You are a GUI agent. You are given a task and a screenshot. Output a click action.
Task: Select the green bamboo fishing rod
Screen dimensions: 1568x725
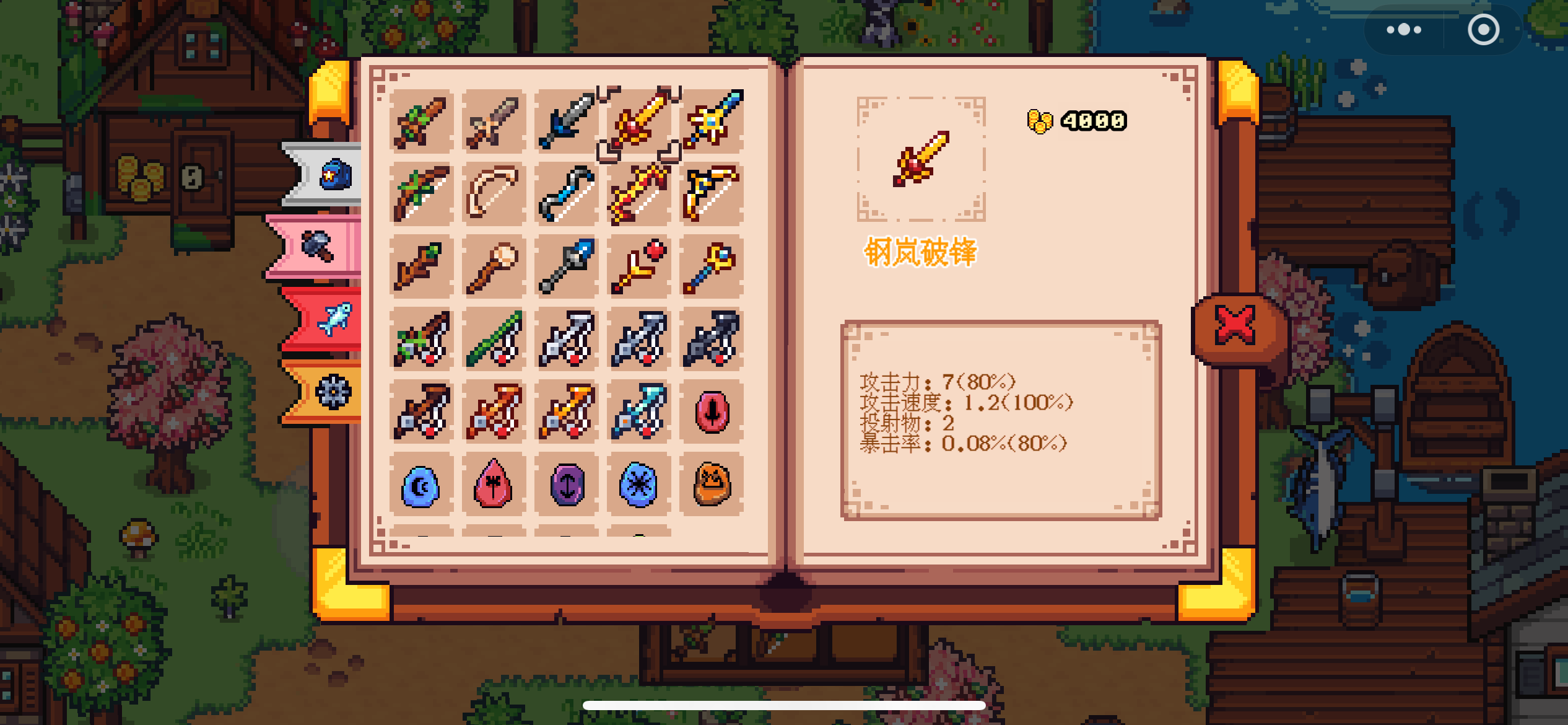click(494, 339)
